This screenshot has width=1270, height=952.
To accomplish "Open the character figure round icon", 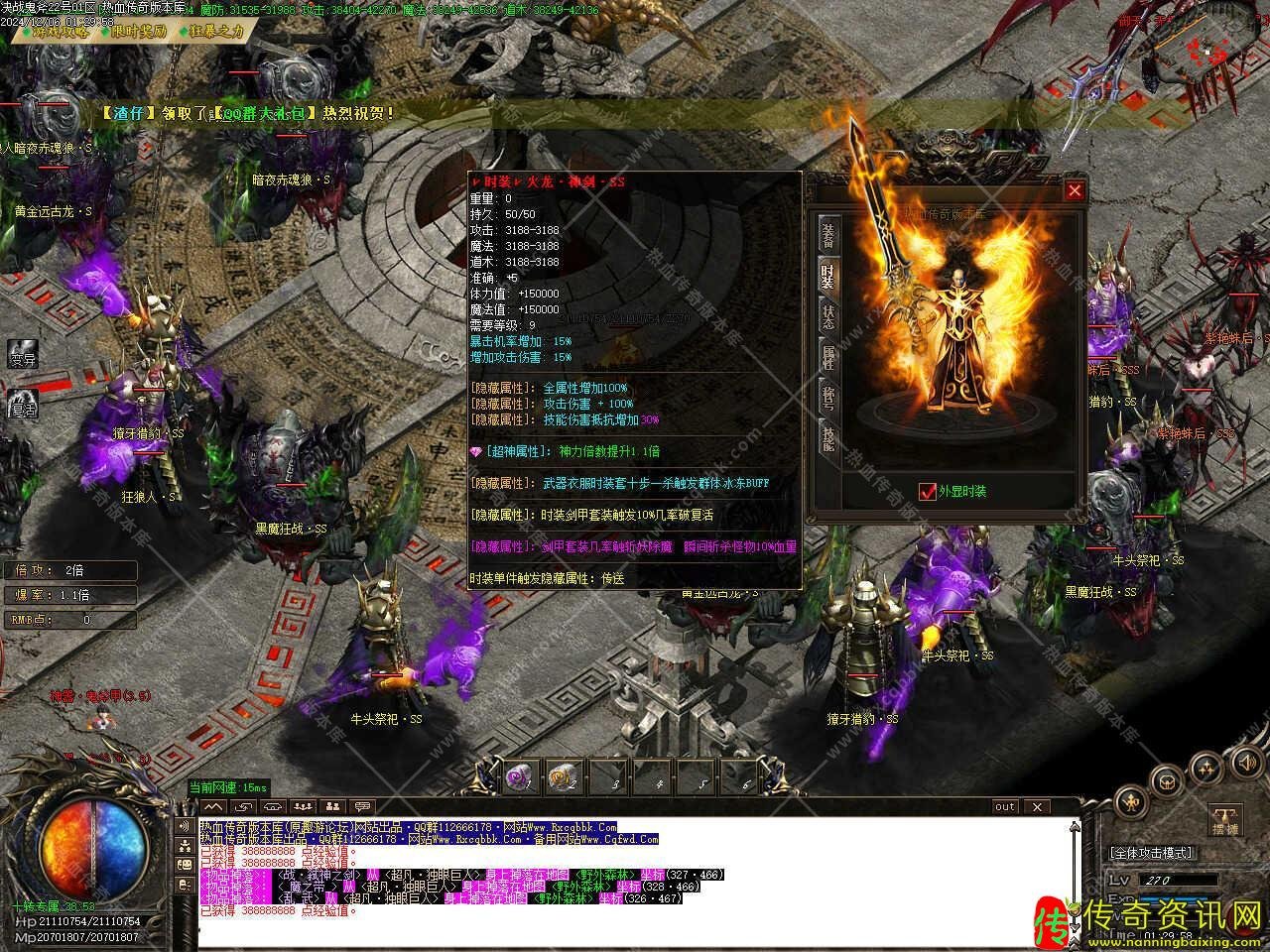I will (1130, 800).
